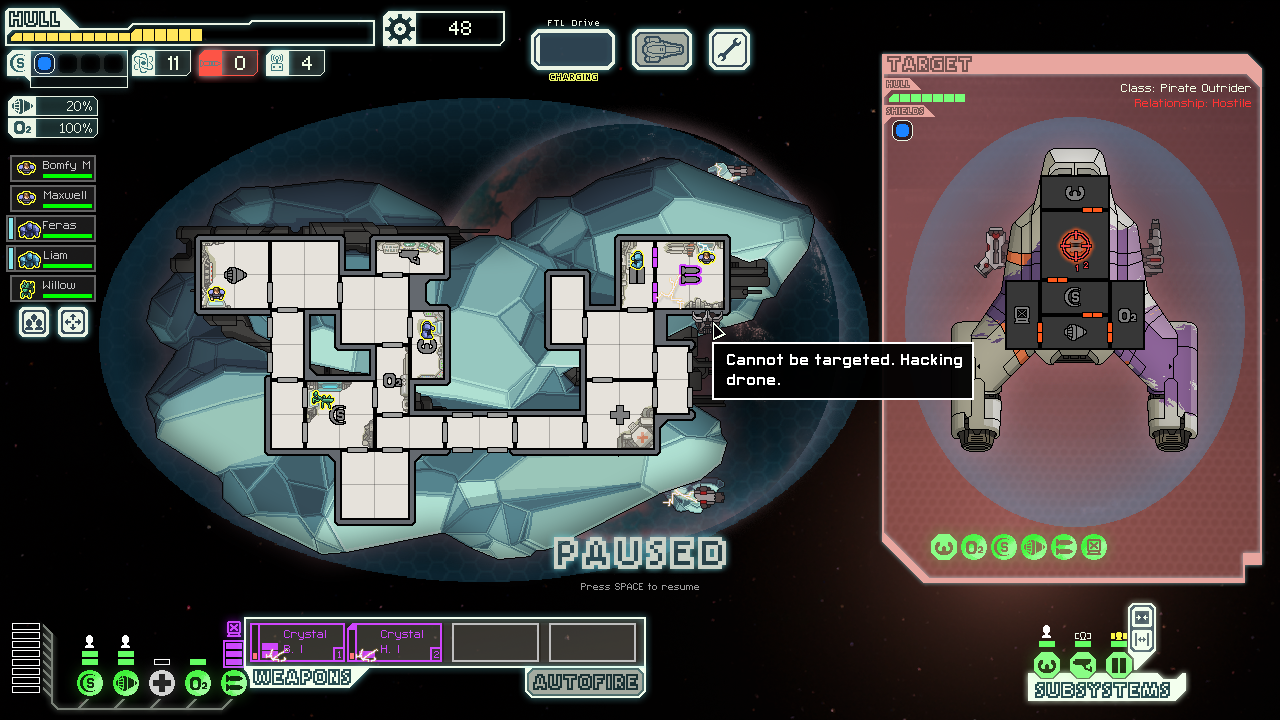Open the wrench options menu
Image resolution: width=1280 pixels, height=720 pixels.
pyautogui.click(x=729, y=50)
